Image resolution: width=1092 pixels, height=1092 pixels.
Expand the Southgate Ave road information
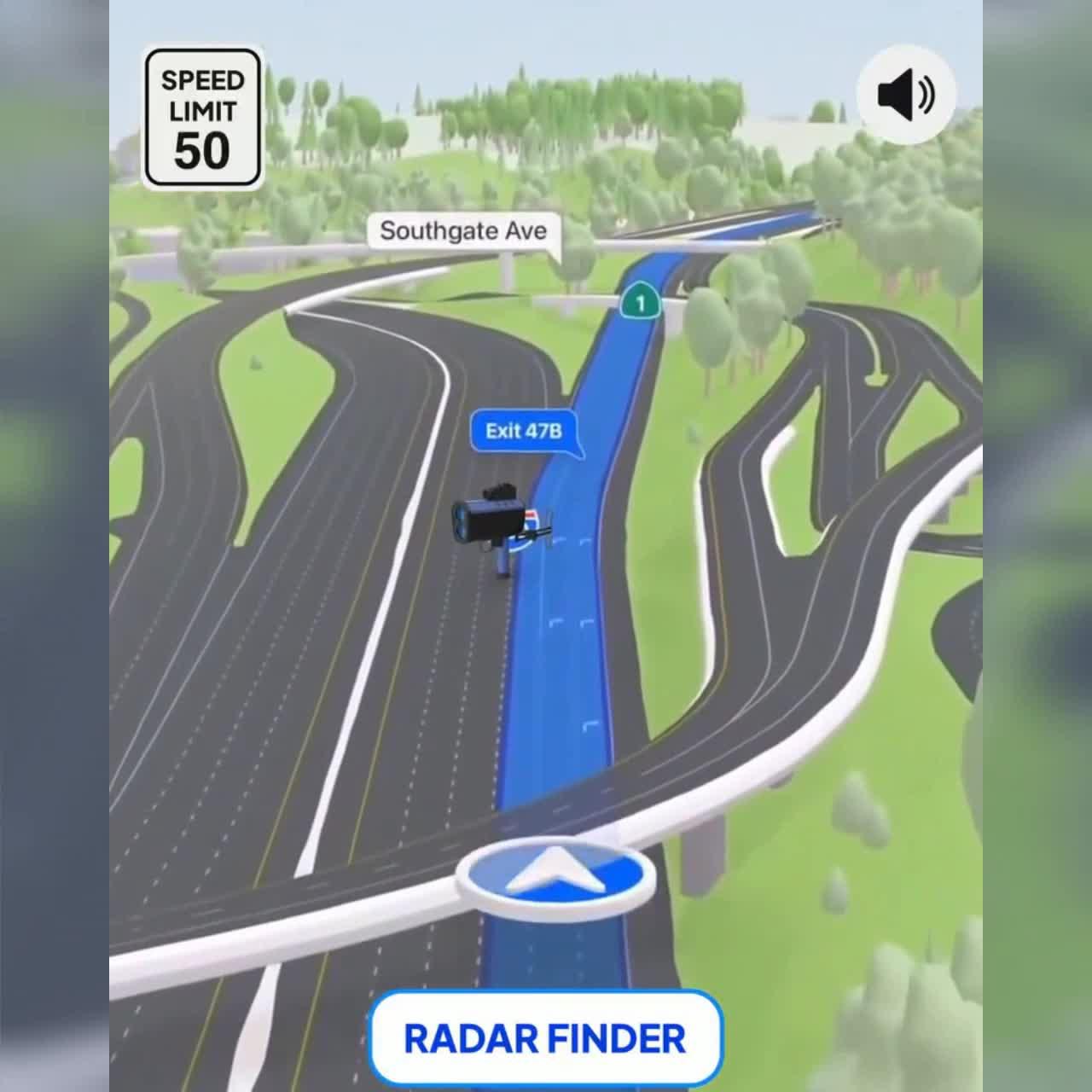pyautogui.click(x=466, y=230)
